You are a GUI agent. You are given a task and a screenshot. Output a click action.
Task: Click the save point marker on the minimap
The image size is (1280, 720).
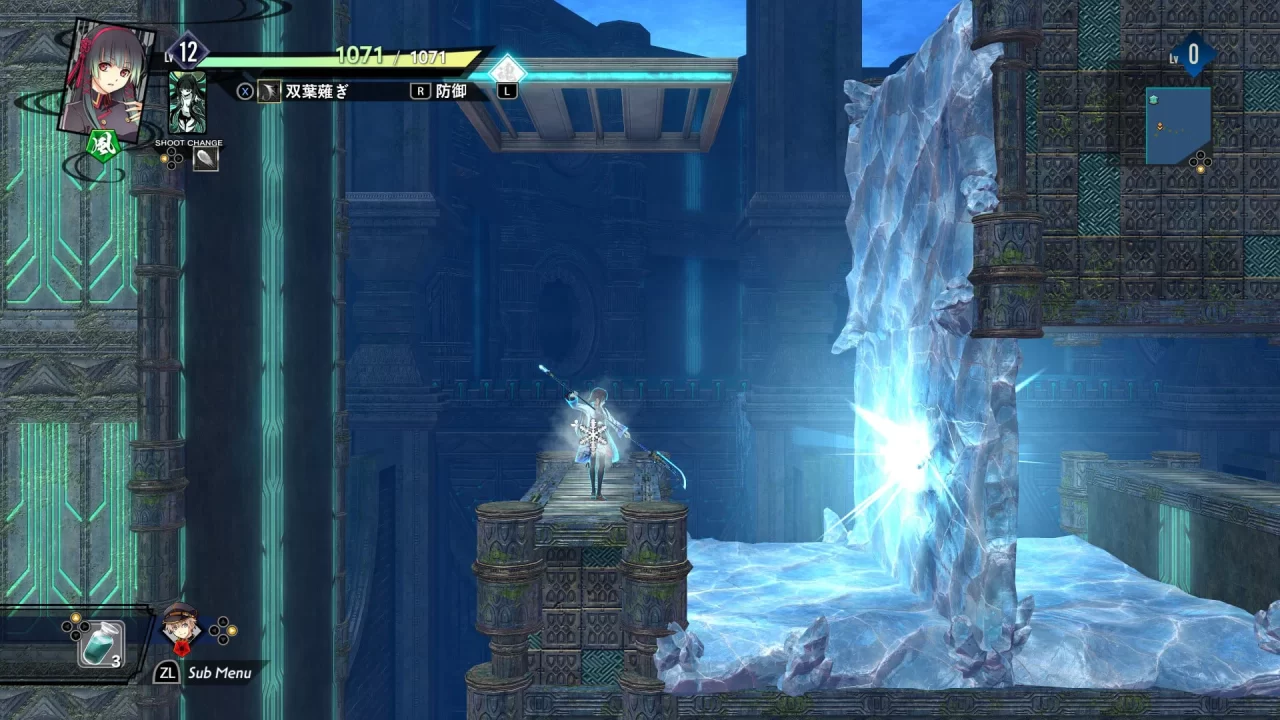tap(1154, 99)
